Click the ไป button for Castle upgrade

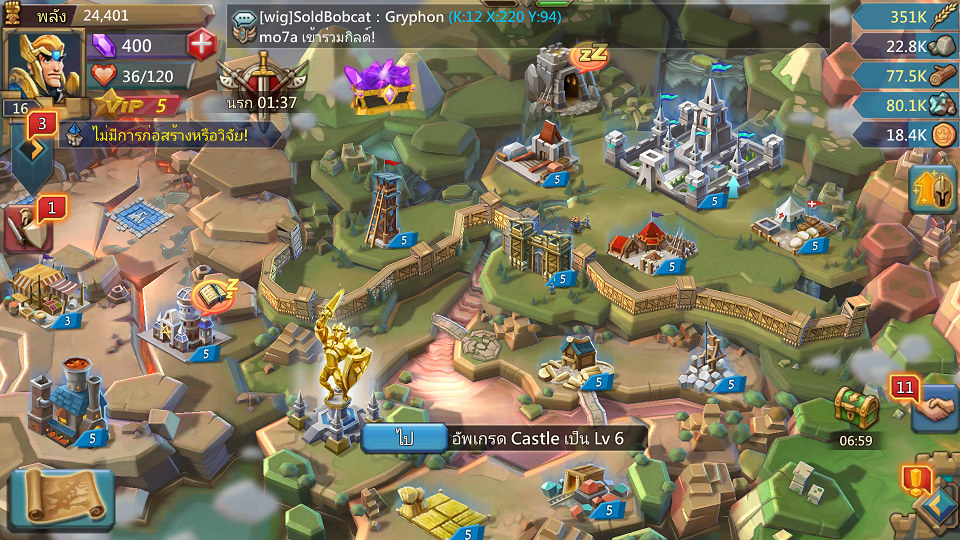404,438
